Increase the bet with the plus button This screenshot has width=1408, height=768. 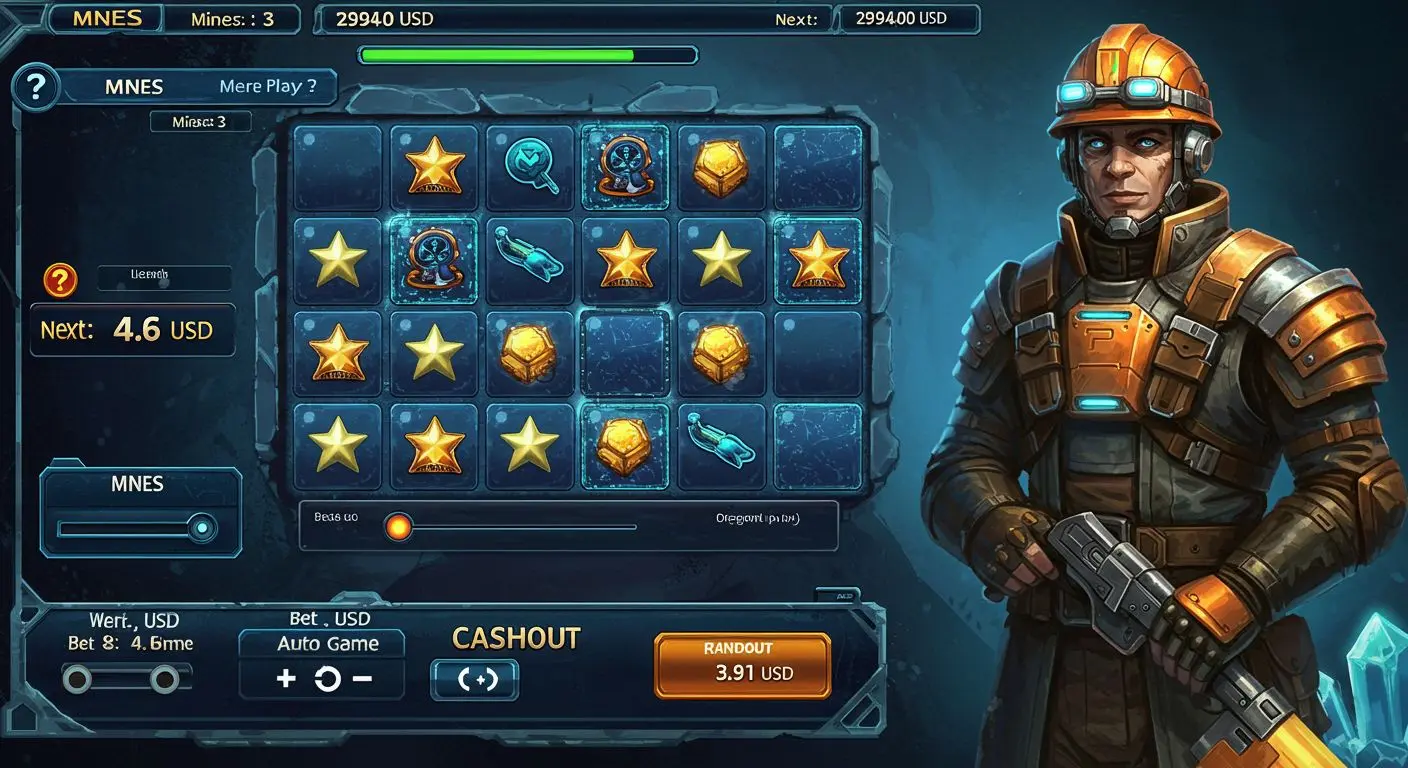point(286,679)
